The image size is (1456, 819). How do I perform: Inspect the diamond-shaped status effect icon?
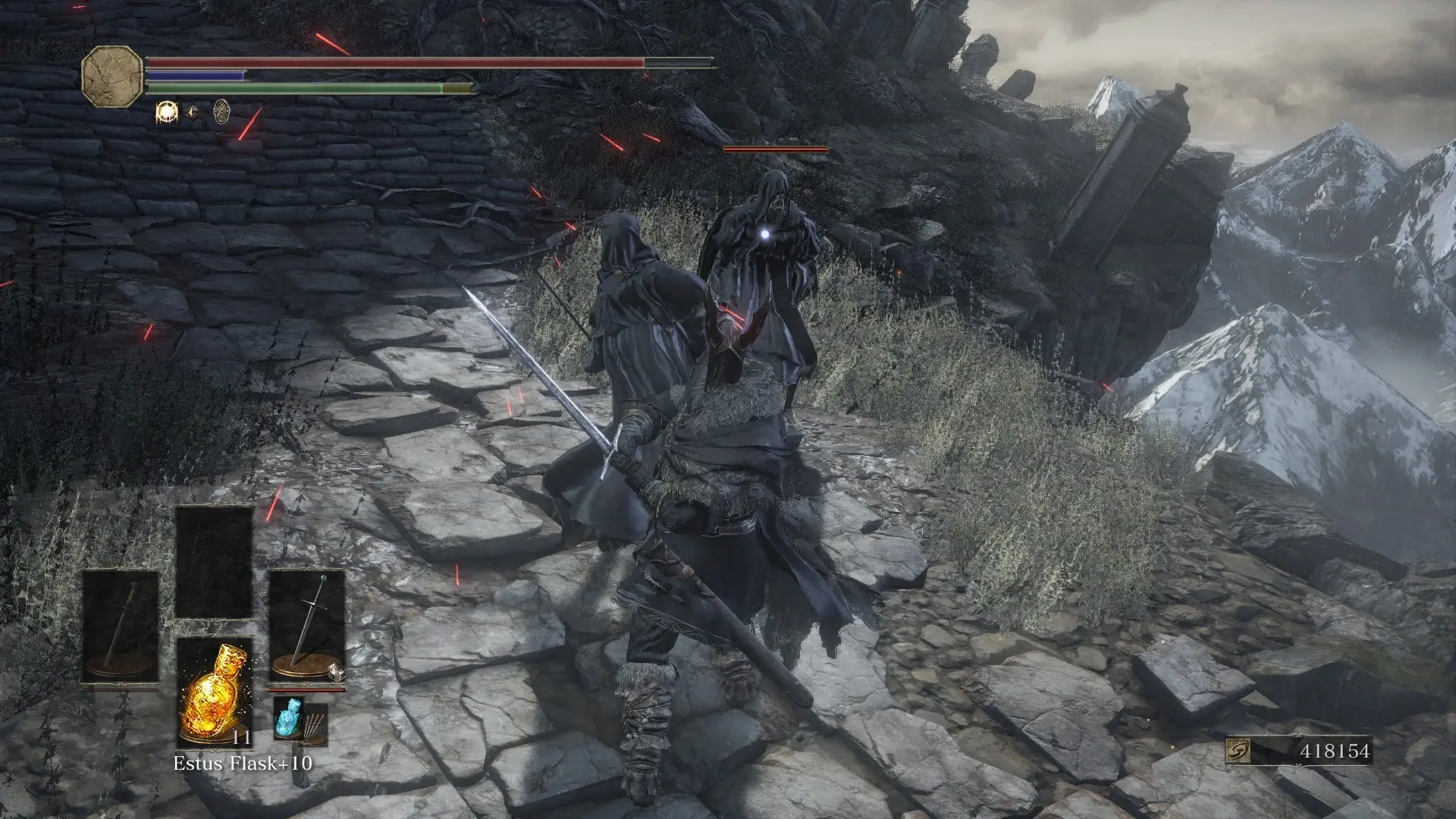click(x=194, y=112)
